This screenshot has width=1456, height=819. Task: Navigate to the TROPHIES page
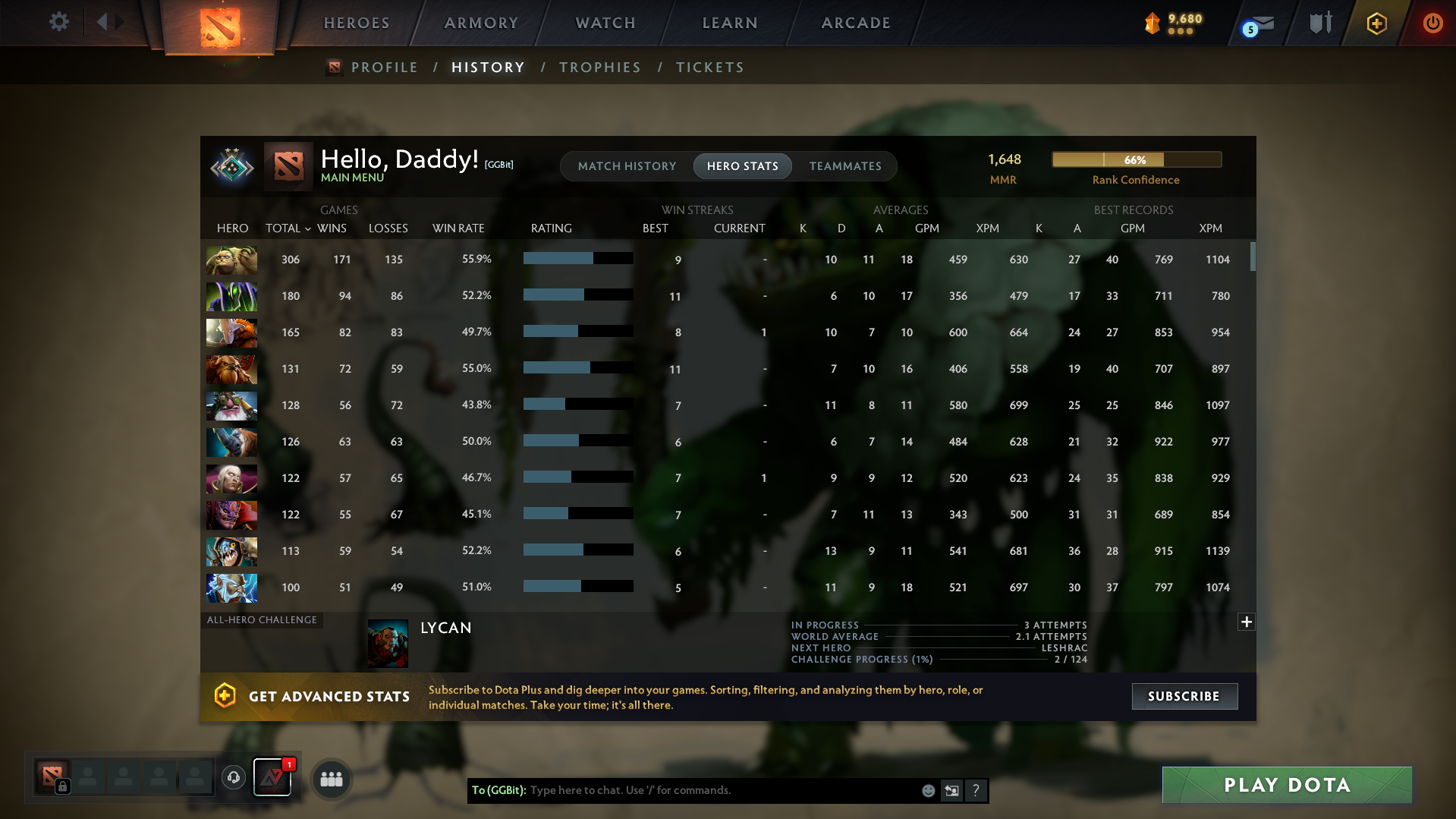[x=599, y=67]
